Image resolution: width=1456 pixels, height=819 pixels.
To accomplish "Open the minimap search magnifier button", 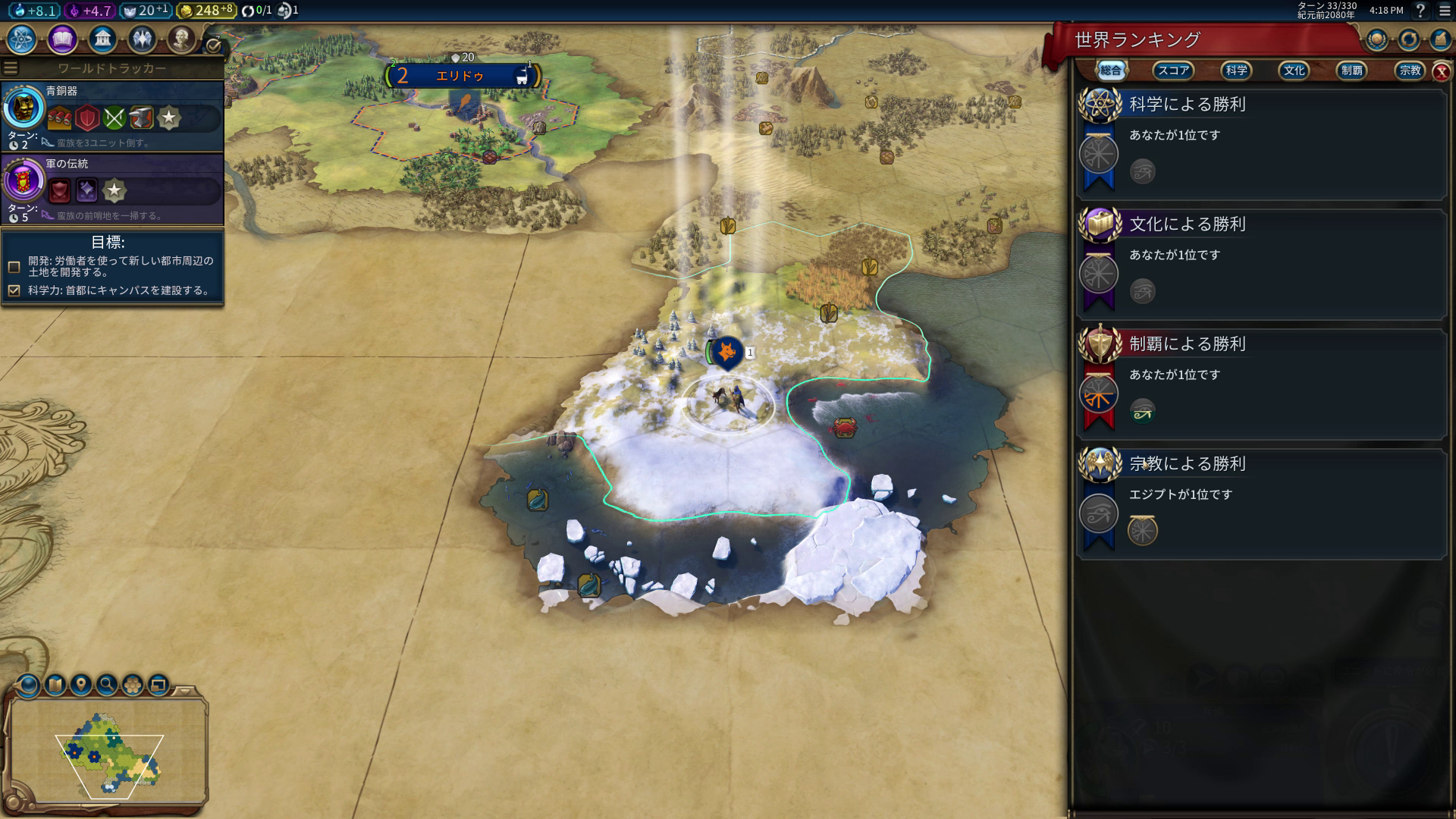I will coord(107,685).
